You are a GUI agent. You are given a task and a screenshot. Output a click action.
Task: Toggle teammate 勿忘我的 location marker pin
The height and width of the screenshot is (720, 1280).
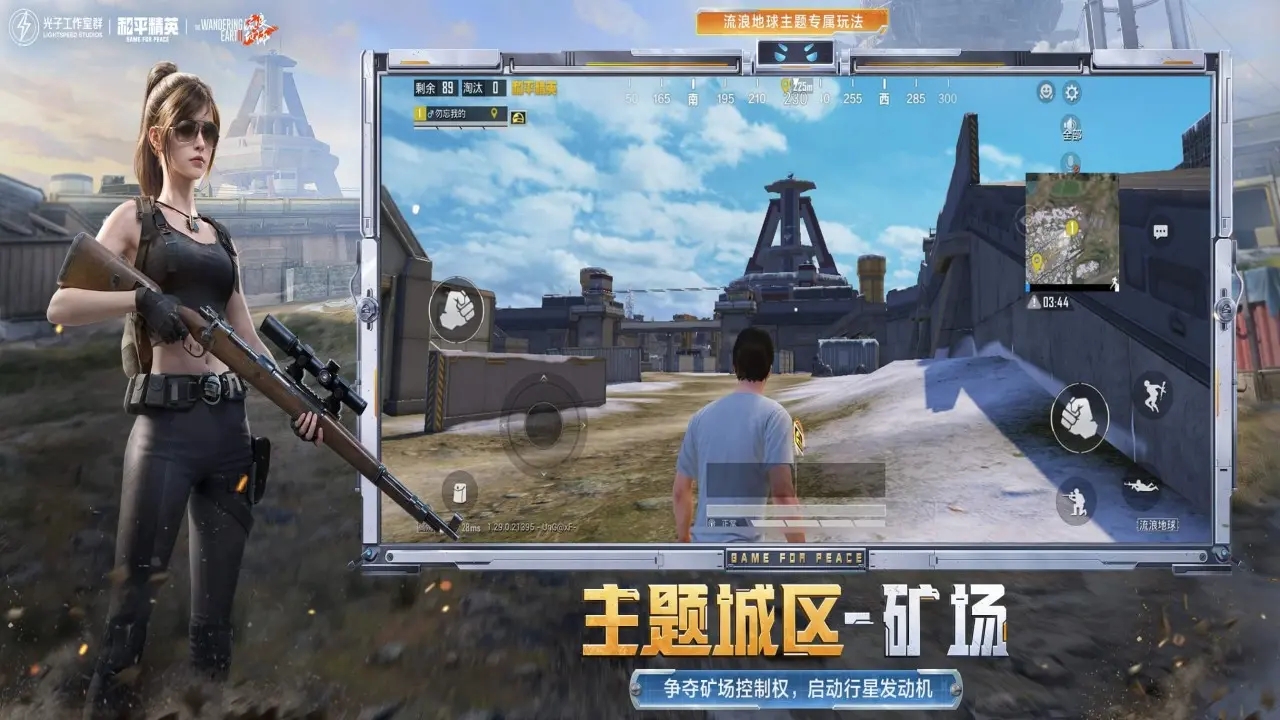[x=494, y=114]
